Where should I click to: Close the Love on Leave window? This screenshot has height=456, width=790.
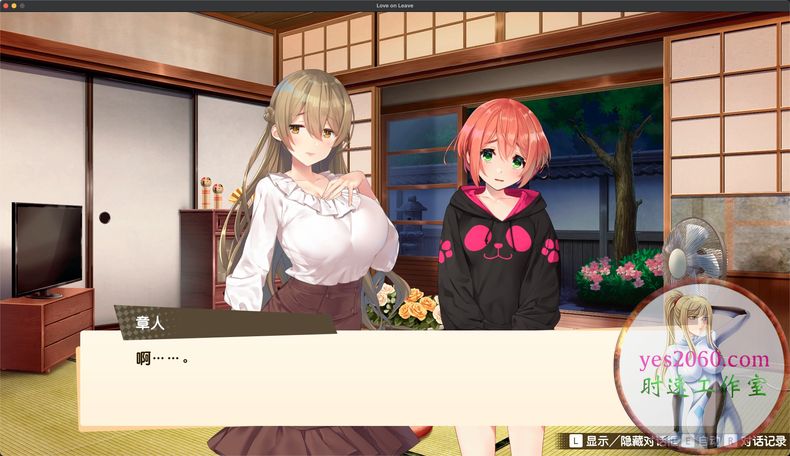click(x=6, y=6)
